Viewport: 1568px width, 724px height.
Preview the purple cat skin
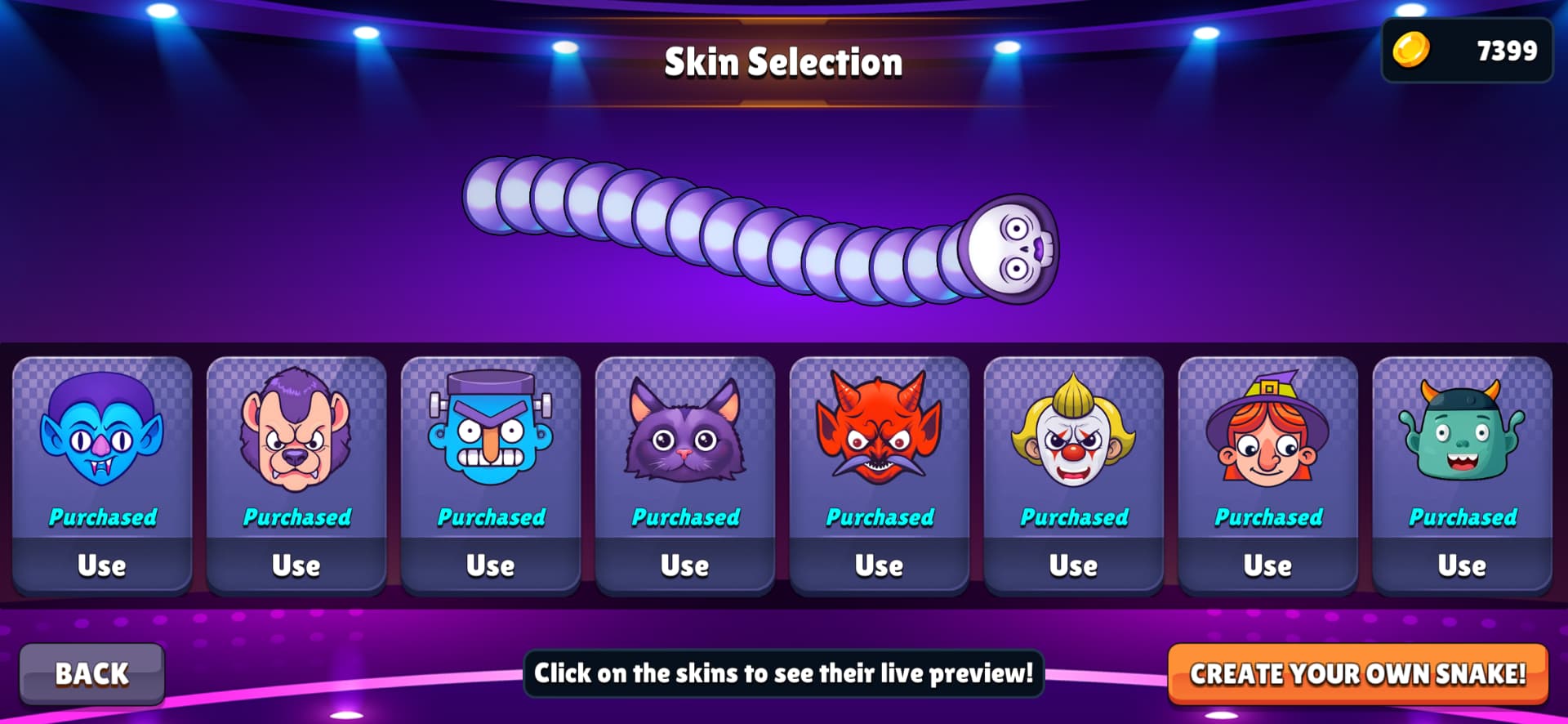[685, 430]
